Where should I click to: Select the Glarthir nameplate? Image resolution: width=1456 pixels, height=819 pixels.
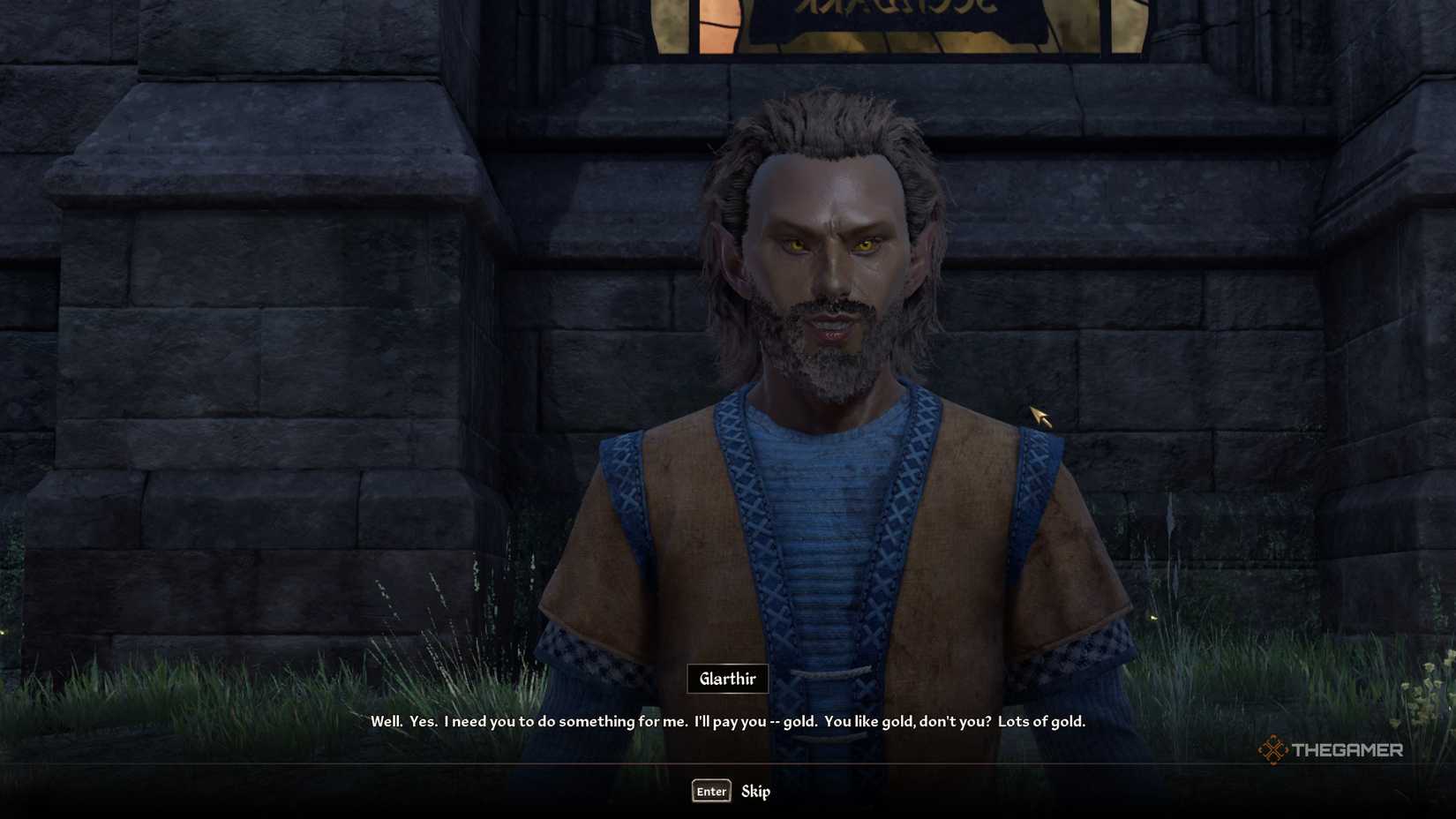click(727, 679)
